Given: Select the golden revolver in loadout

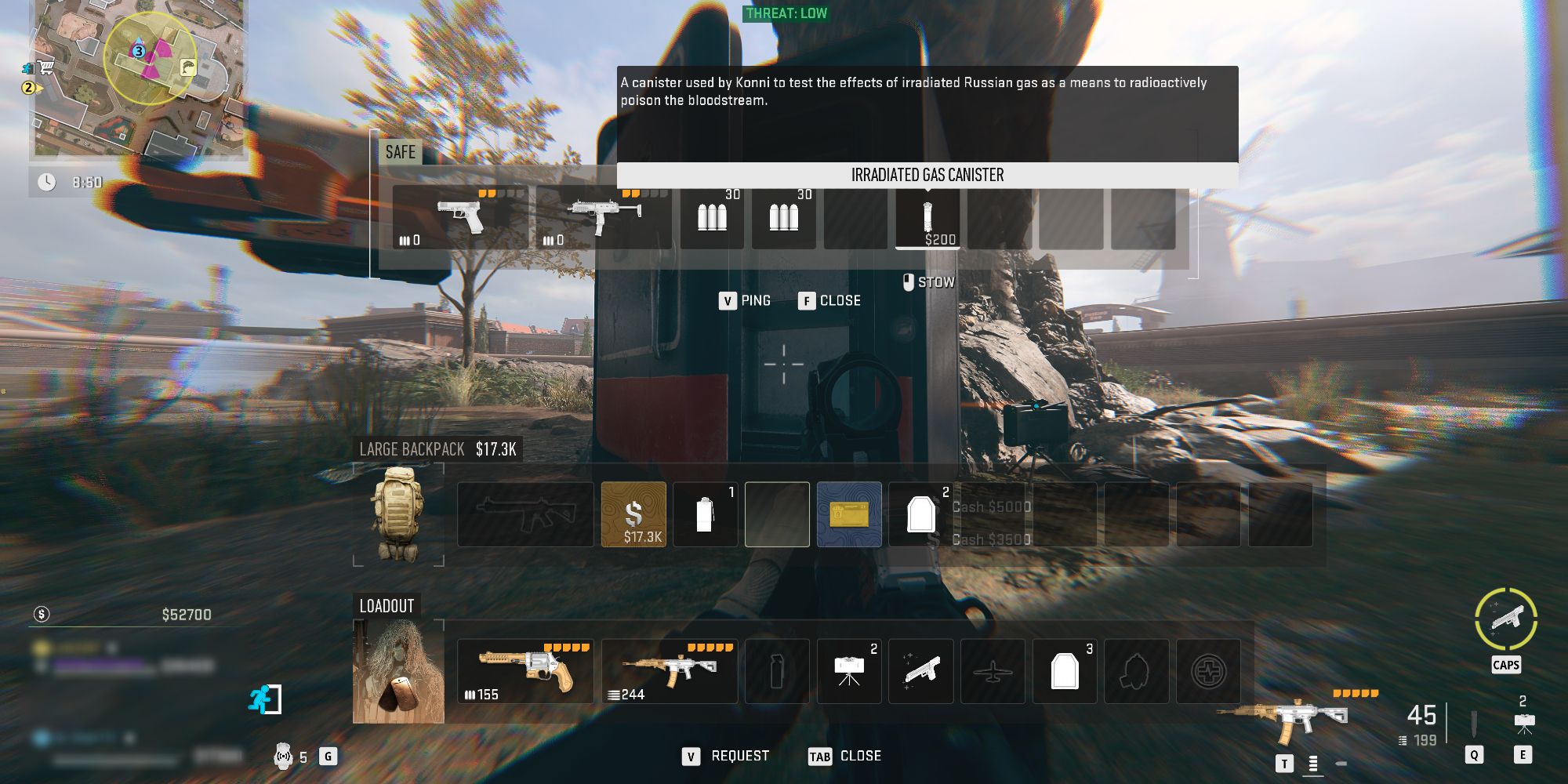Looking at the screenshot, I should 525,672.
